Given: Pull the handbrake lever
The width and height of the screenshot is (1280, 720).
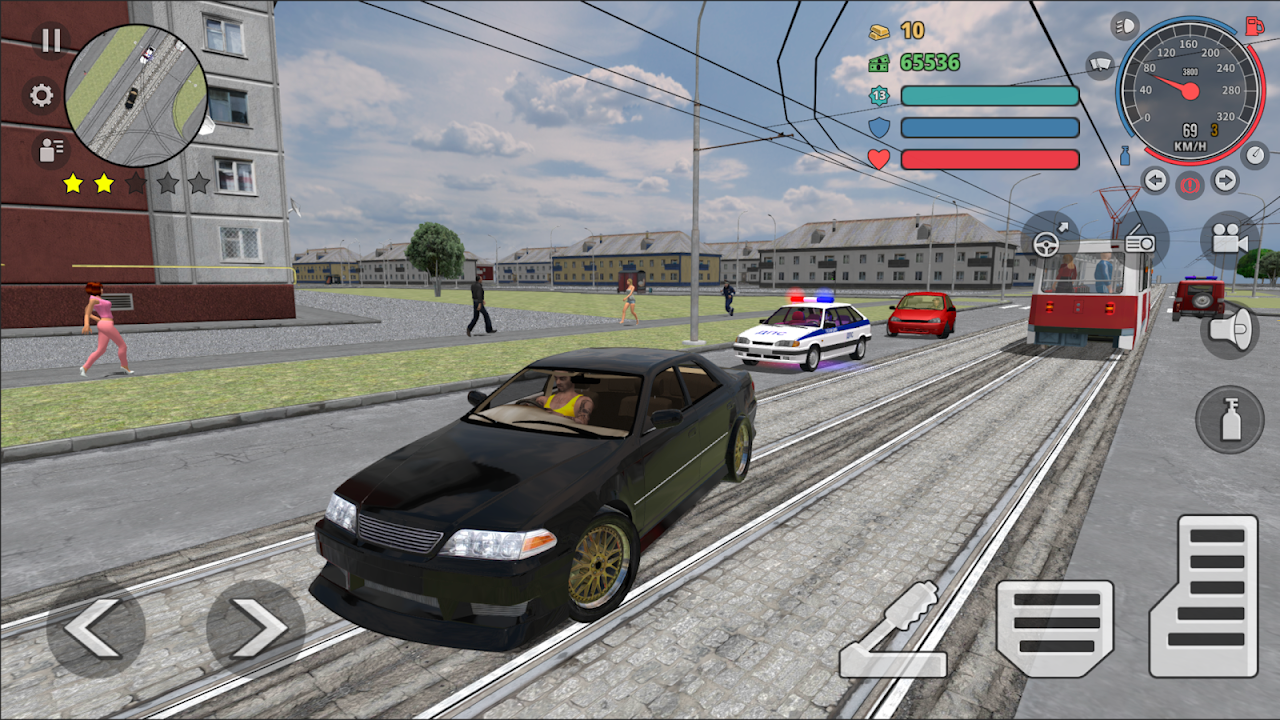Looking at the screenshot, I should coord(893,632).
